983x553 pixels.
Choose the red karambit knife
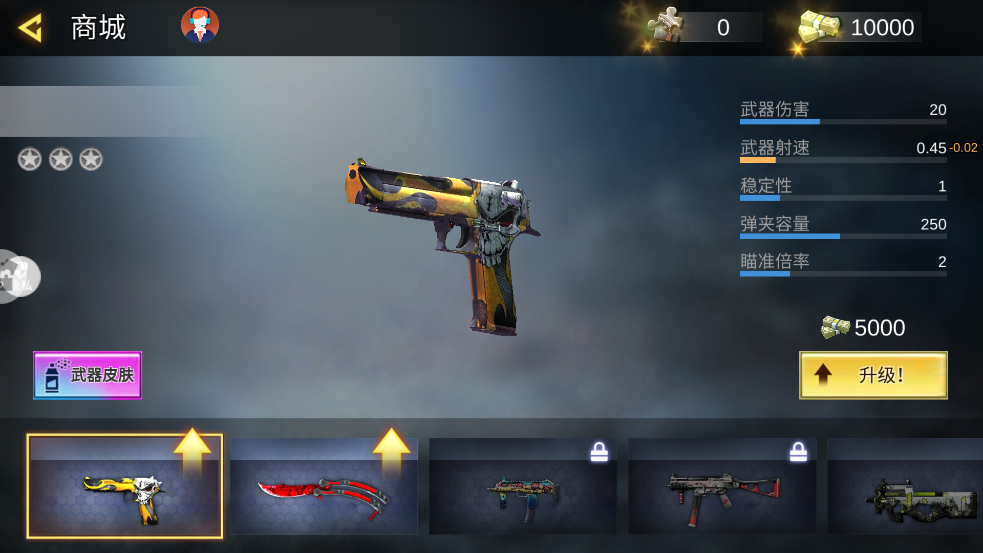pos(323,487)
